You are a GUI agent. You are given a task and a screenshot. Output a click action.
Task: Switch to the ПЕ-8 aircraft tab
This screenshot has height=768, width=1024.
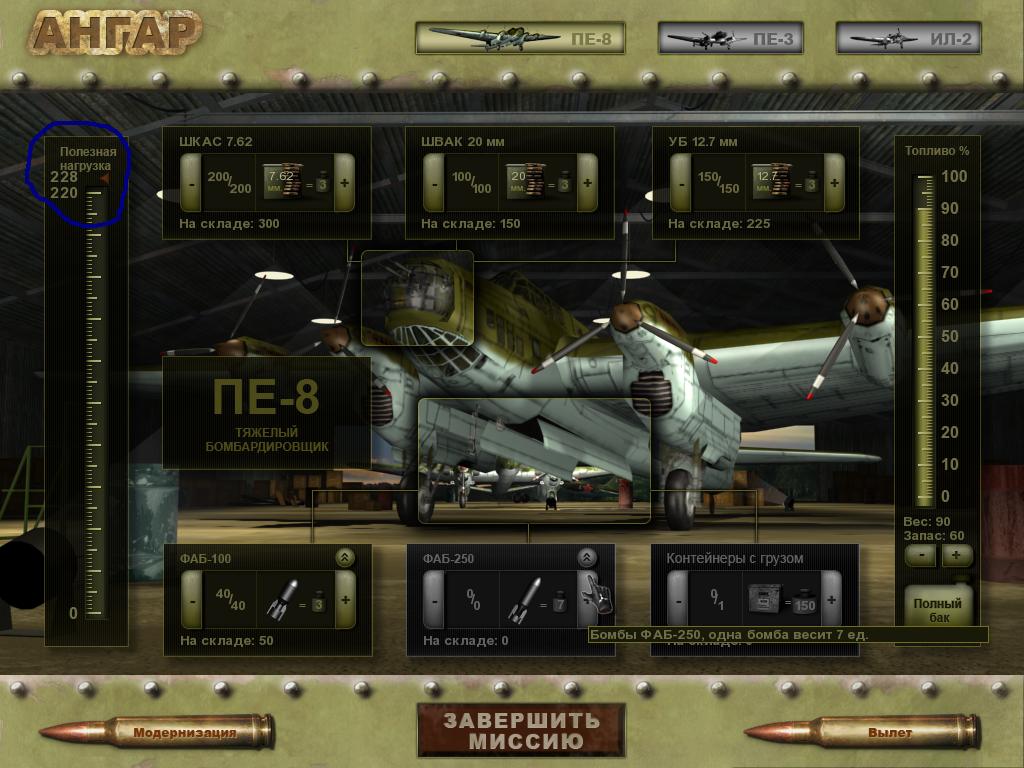click(x=520, y=39)
